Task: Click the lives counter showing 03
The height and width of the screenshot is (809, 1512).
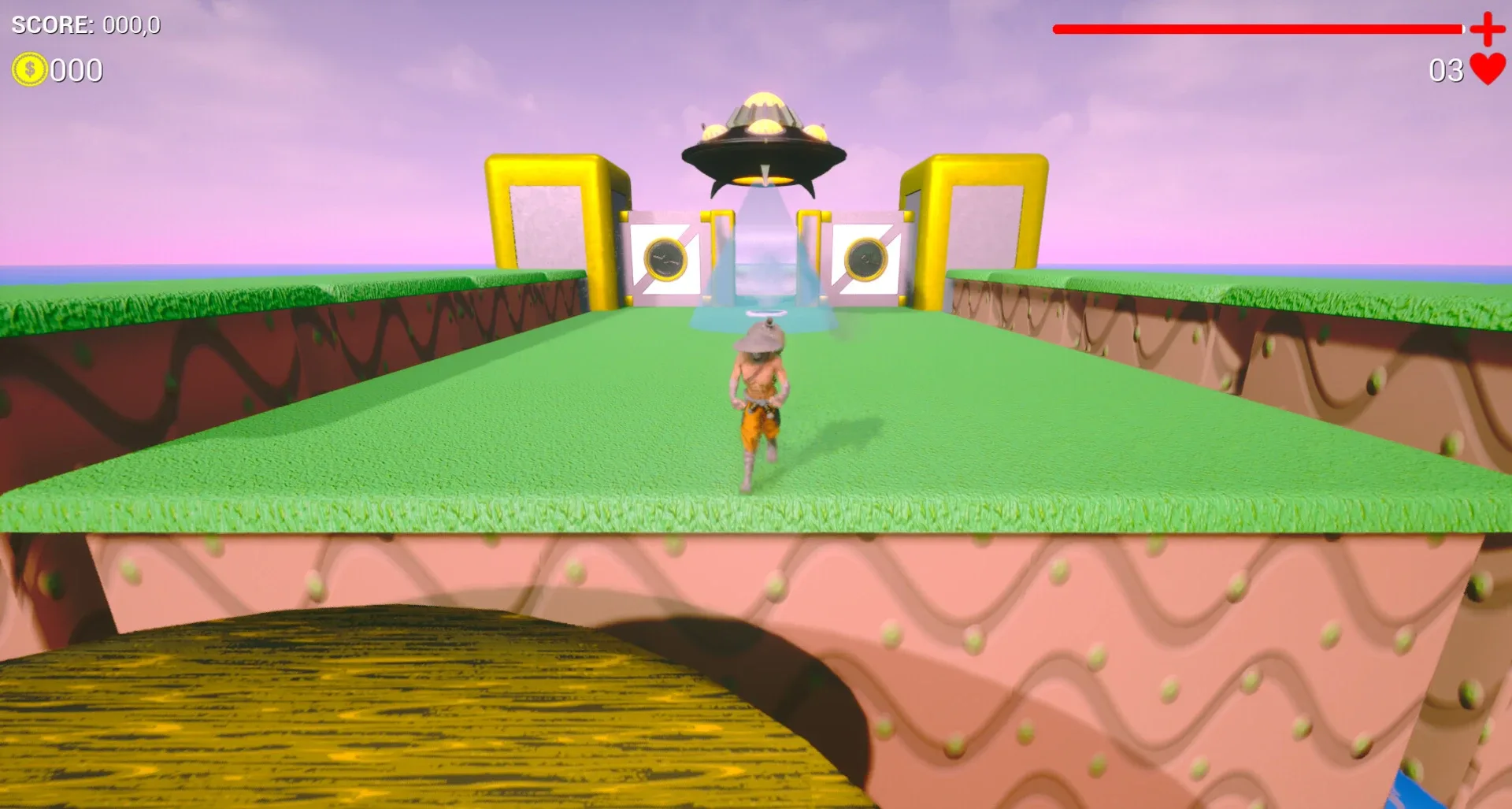Action: click(1446, 71)
